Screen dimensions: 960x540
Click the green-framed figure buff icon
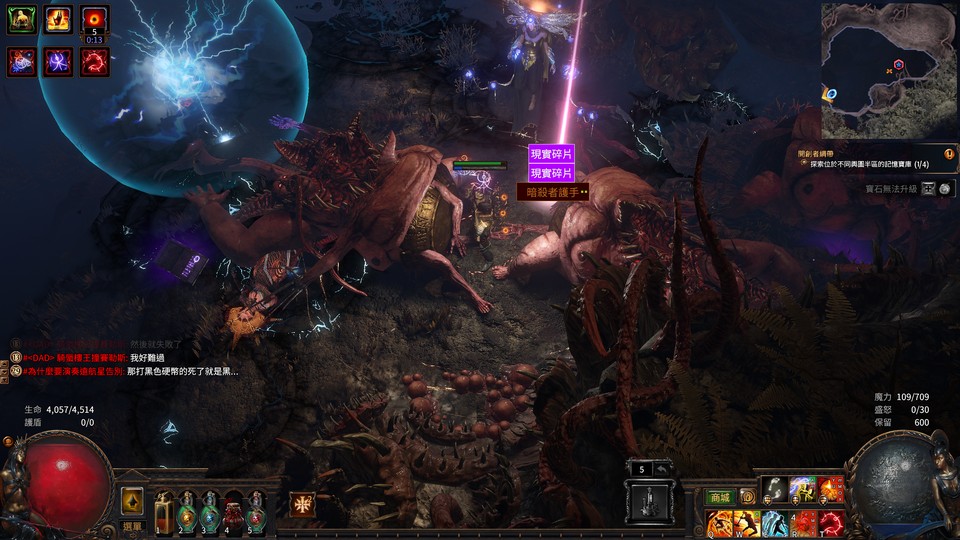point(21,20)
